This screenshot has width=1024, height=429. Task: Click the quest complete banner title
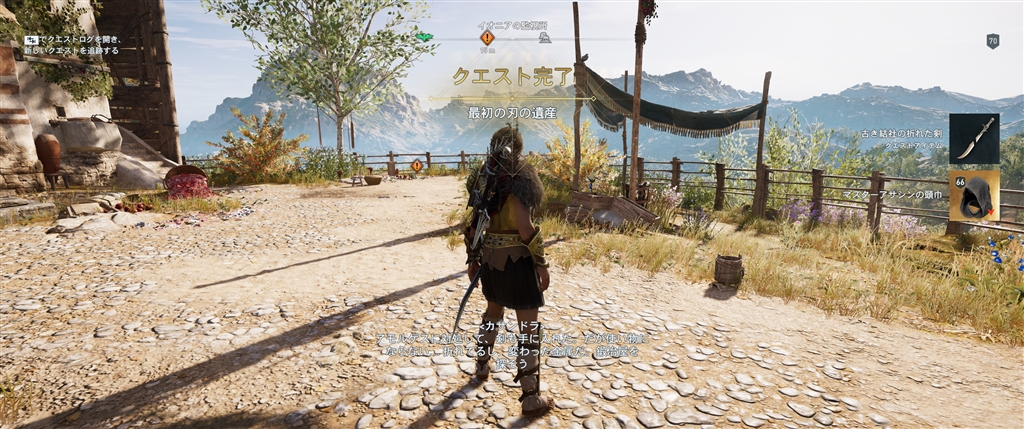512,76
